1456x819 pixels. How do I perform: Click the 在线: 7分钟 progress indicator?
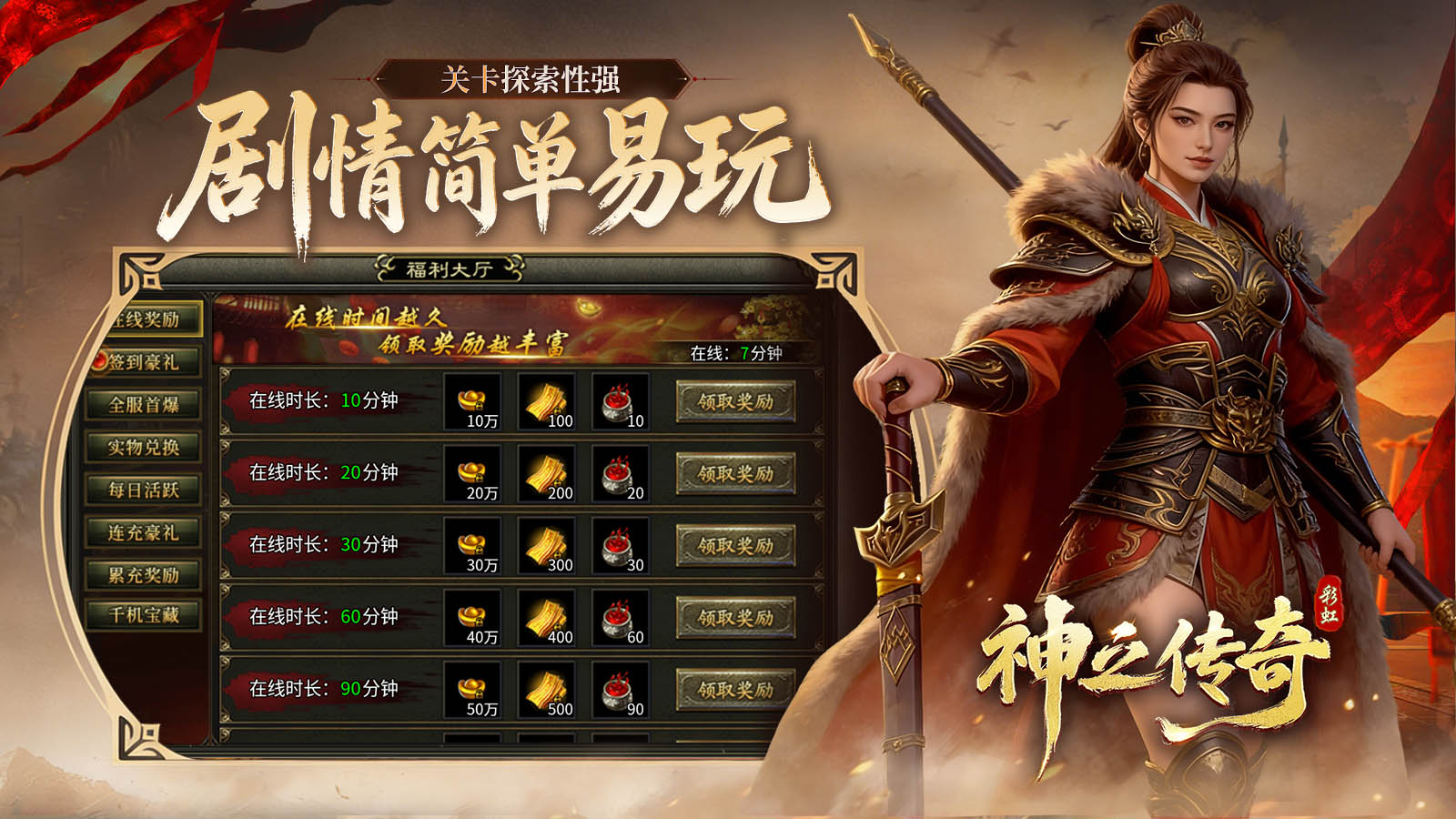pyautogui.click(x=737, y=354)
